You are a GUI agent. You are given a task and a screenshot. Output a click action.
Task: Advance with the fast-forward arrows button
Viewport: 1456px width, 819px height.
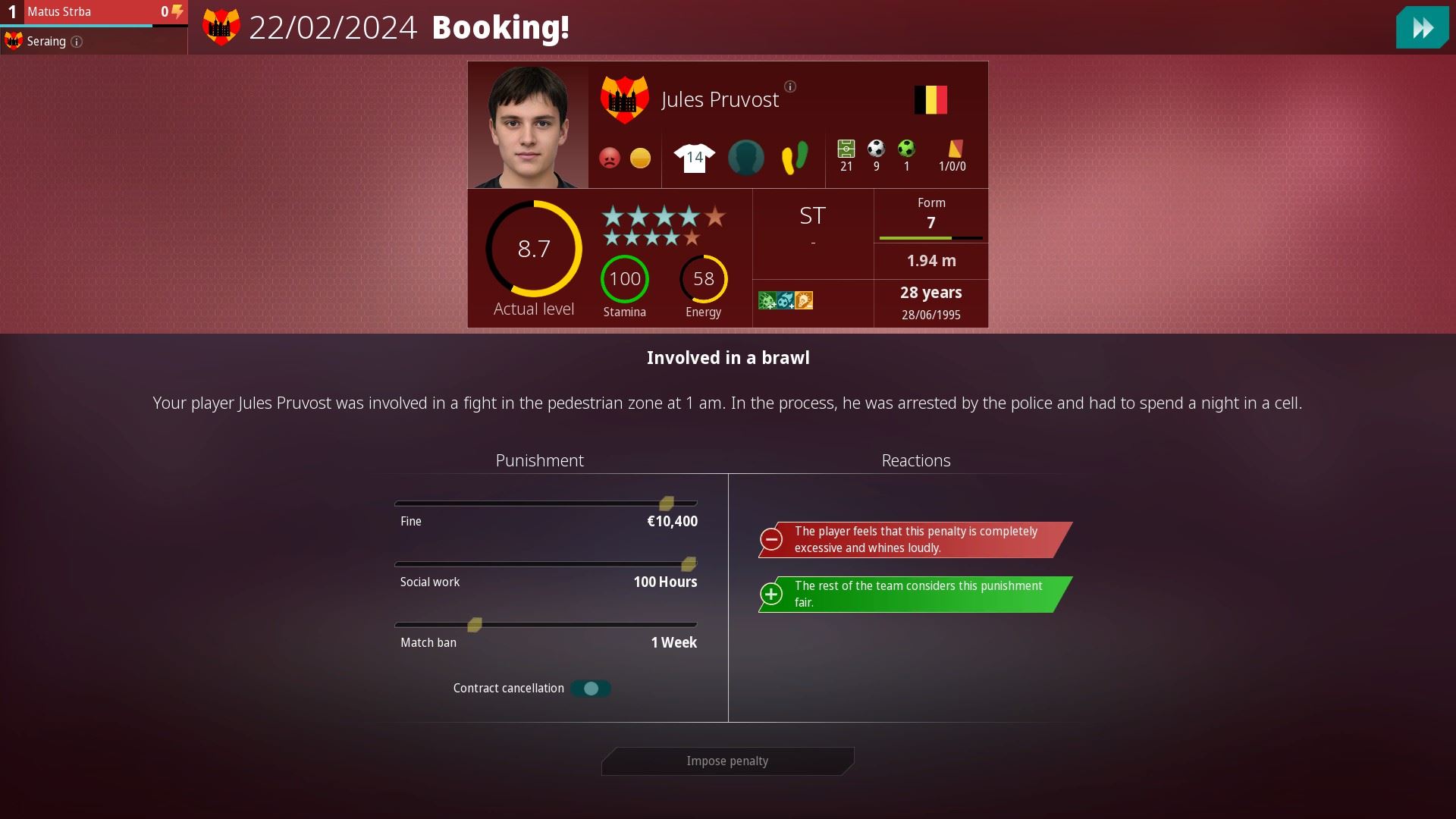point(1422,28)
